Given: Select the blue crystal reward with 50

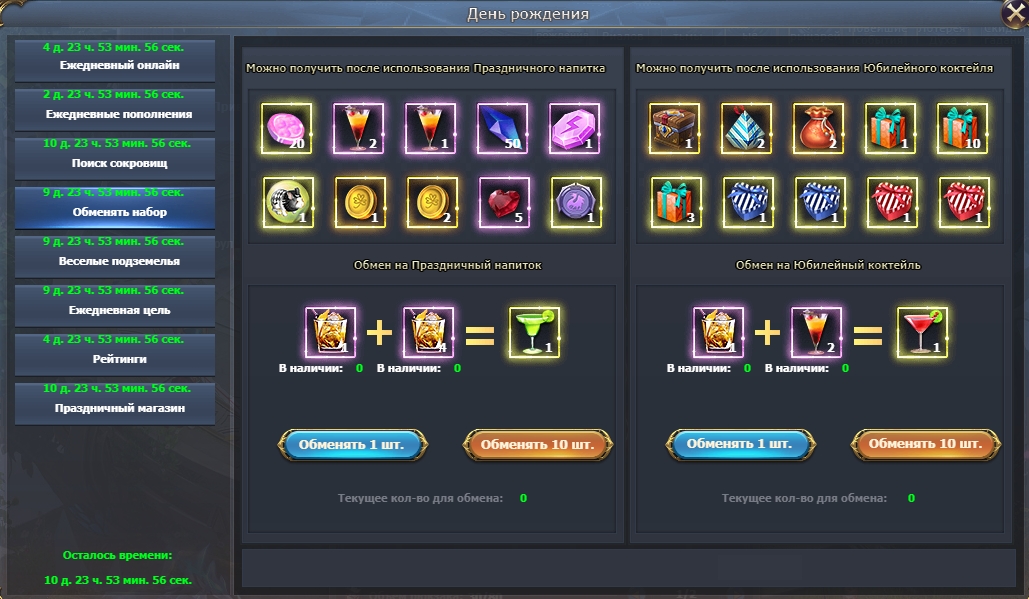Looking at the screenshot, I should click(x=502, y=129).
